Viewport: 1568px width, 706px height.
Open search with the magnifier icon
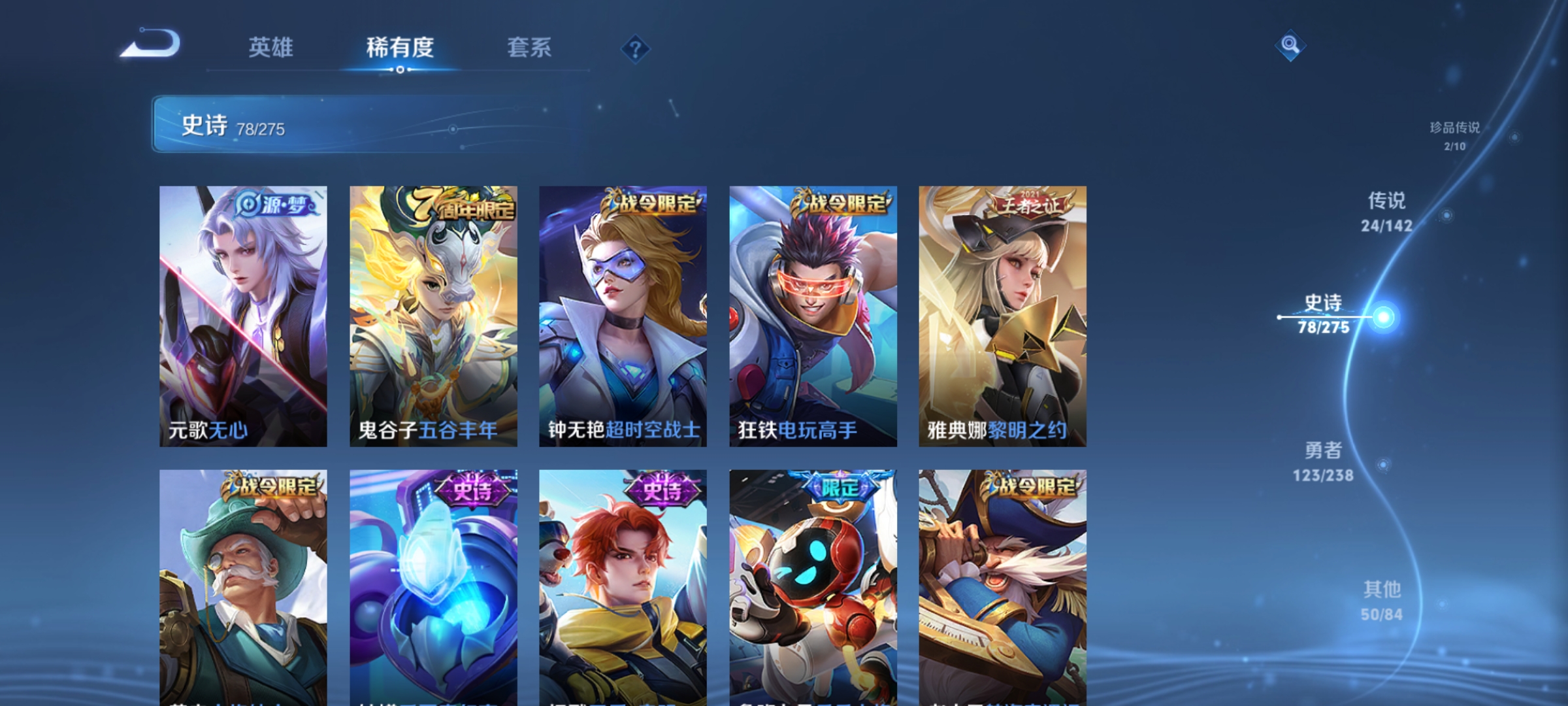coord(1290,44)
